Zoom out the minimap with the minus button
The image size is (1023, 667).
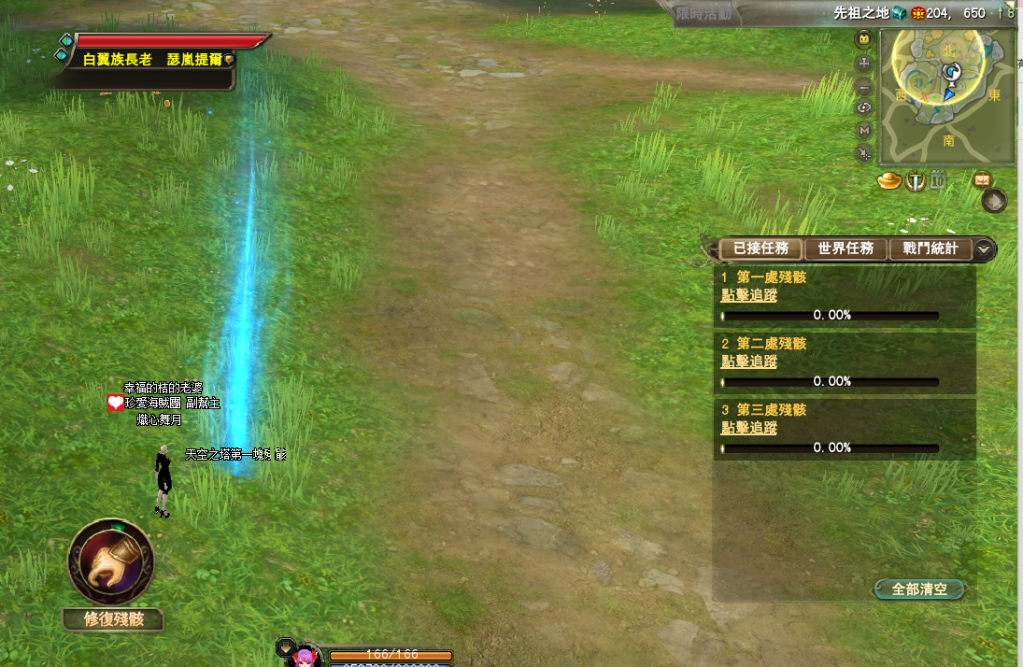(x=865, y=86)
